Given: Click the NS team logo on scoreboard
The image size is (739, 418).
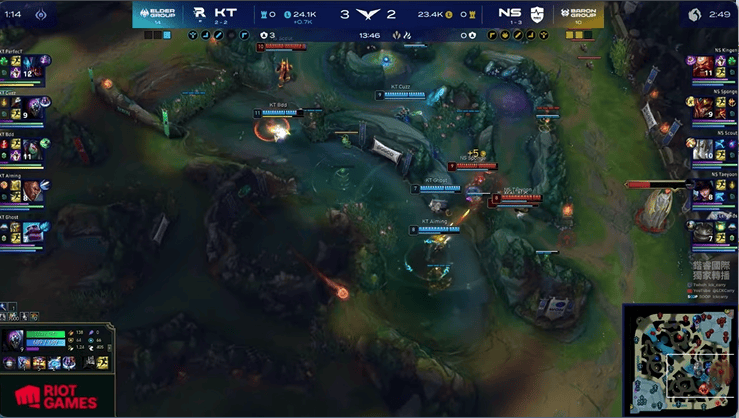Looking at the screenshot, I should tap(537, 13).
